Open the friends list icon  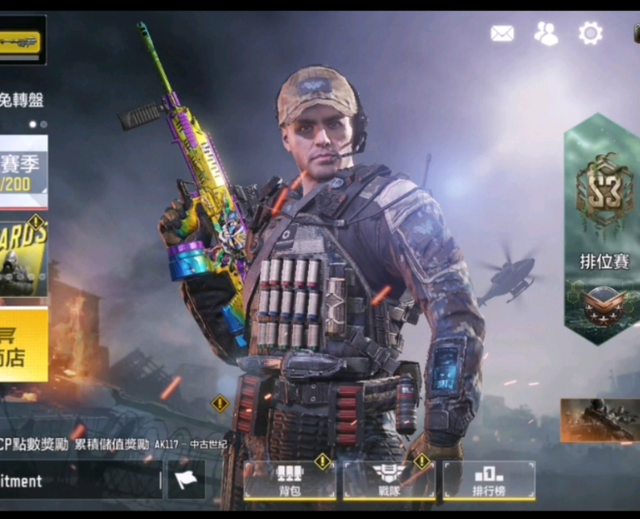[546, 33]
